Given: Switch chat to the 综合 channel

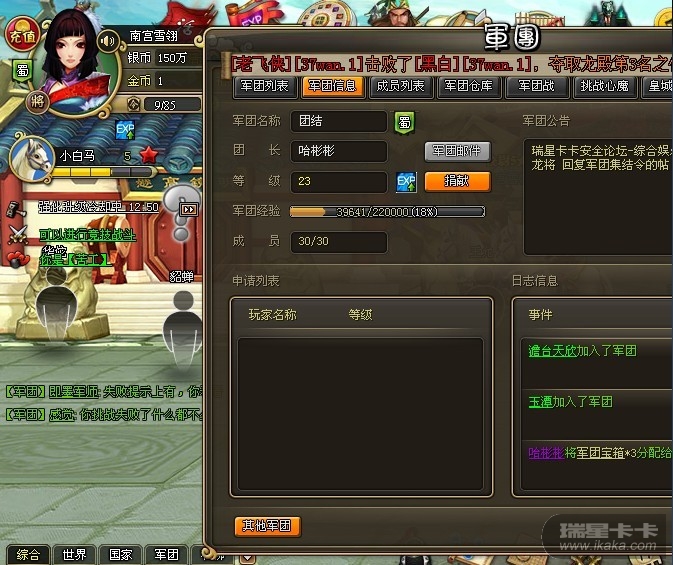Looking at the screenshot, I should point(28,555).
